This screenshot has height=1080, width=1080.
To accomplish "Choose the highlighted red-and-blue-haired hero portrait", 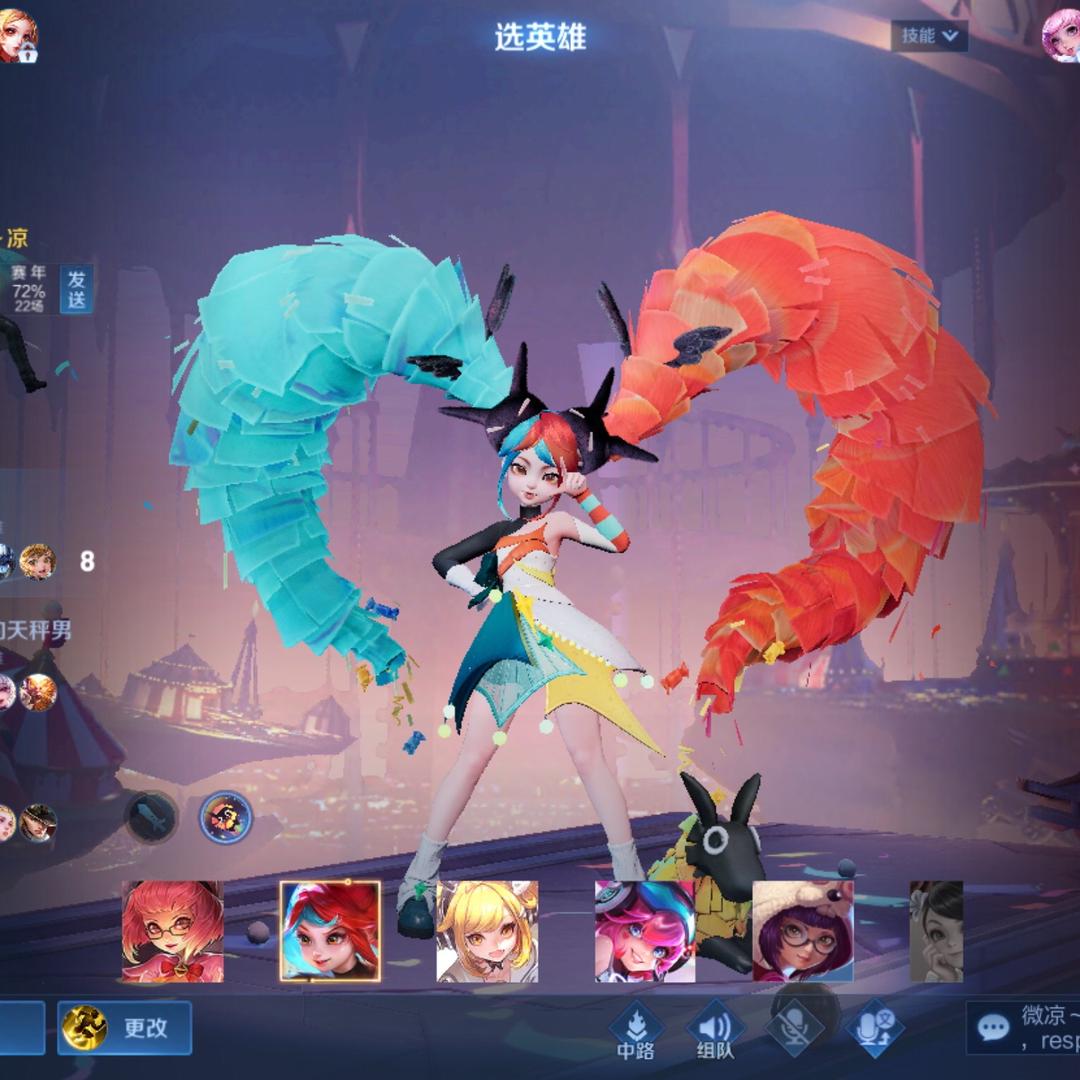I will [330, 931].
